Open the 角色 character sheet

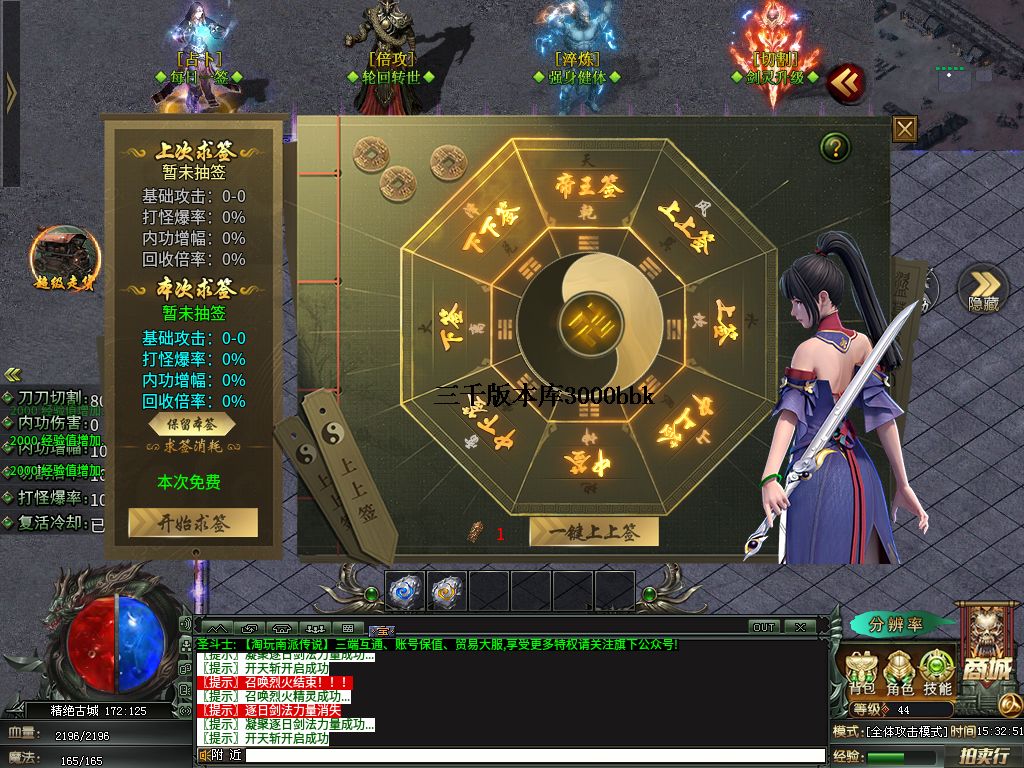coord(900,672)
